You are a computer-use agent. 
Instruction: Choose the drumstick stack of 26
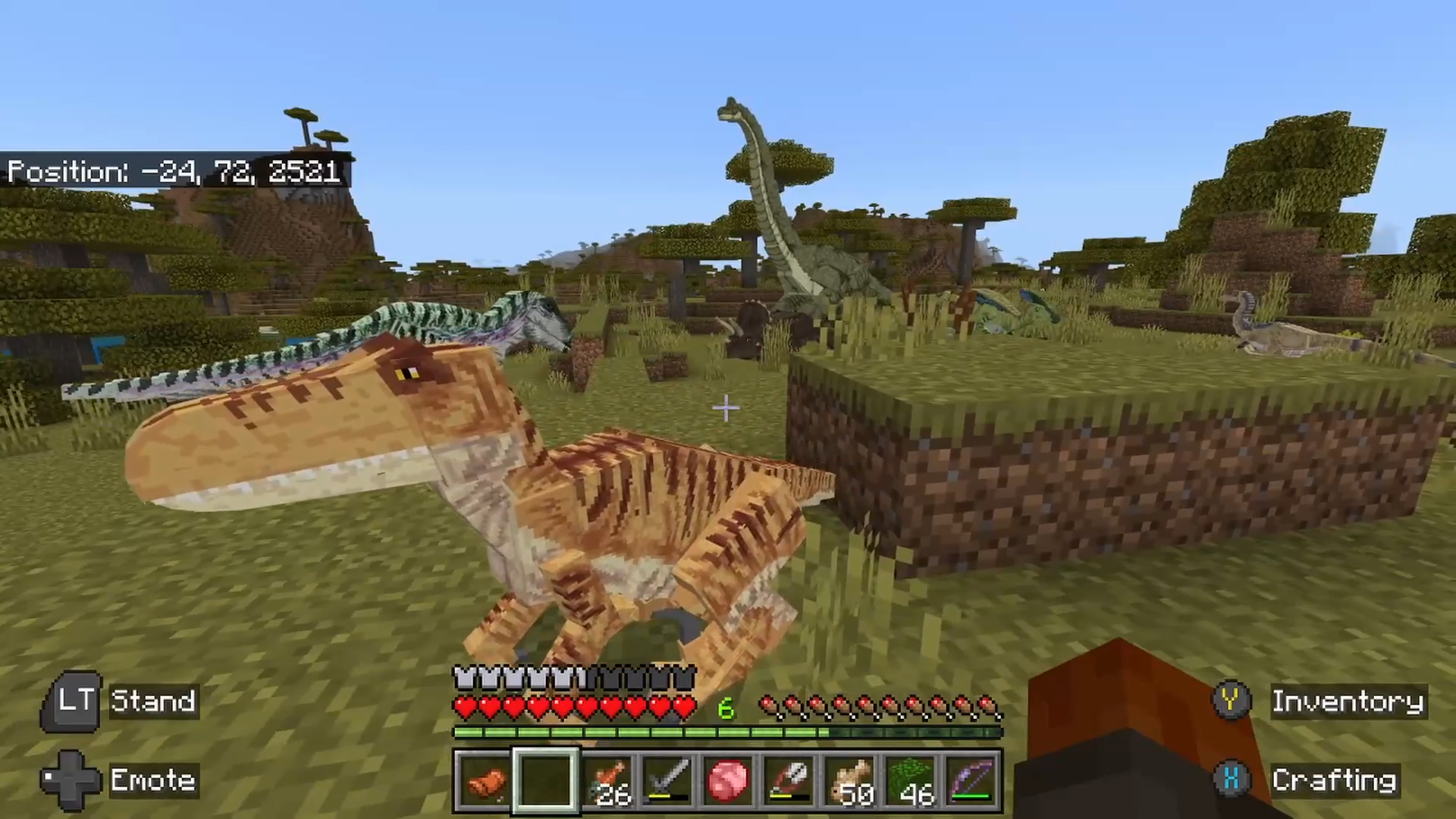(607, 780)
